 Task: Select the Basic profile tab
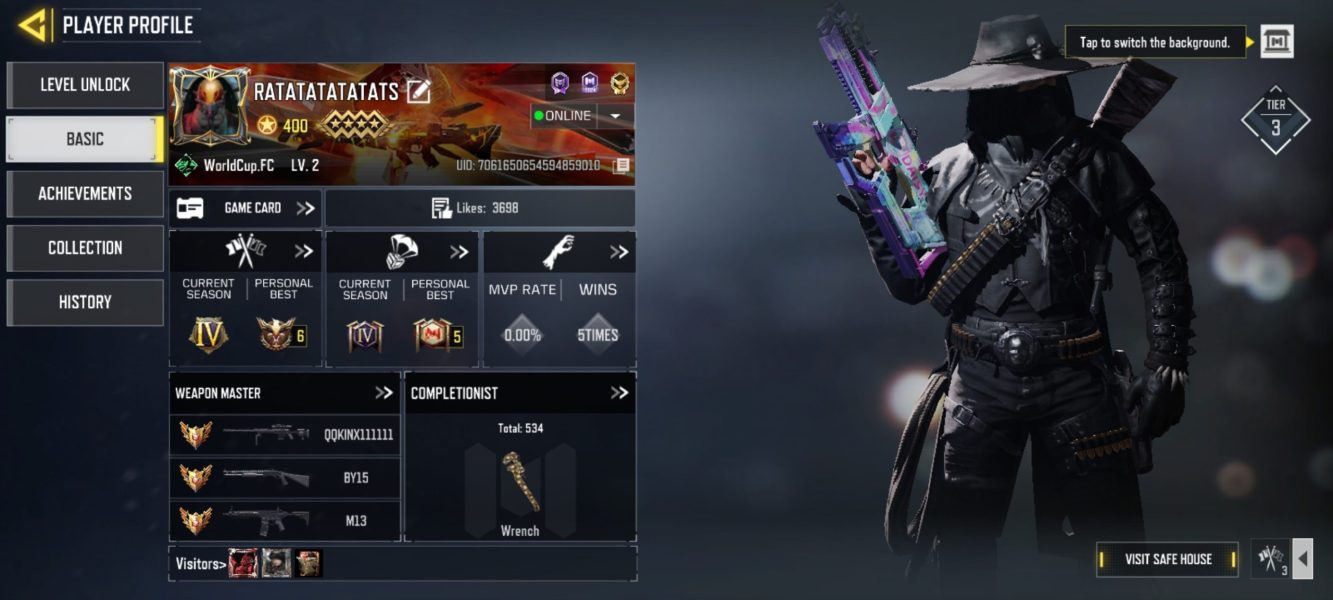[85, 139]
